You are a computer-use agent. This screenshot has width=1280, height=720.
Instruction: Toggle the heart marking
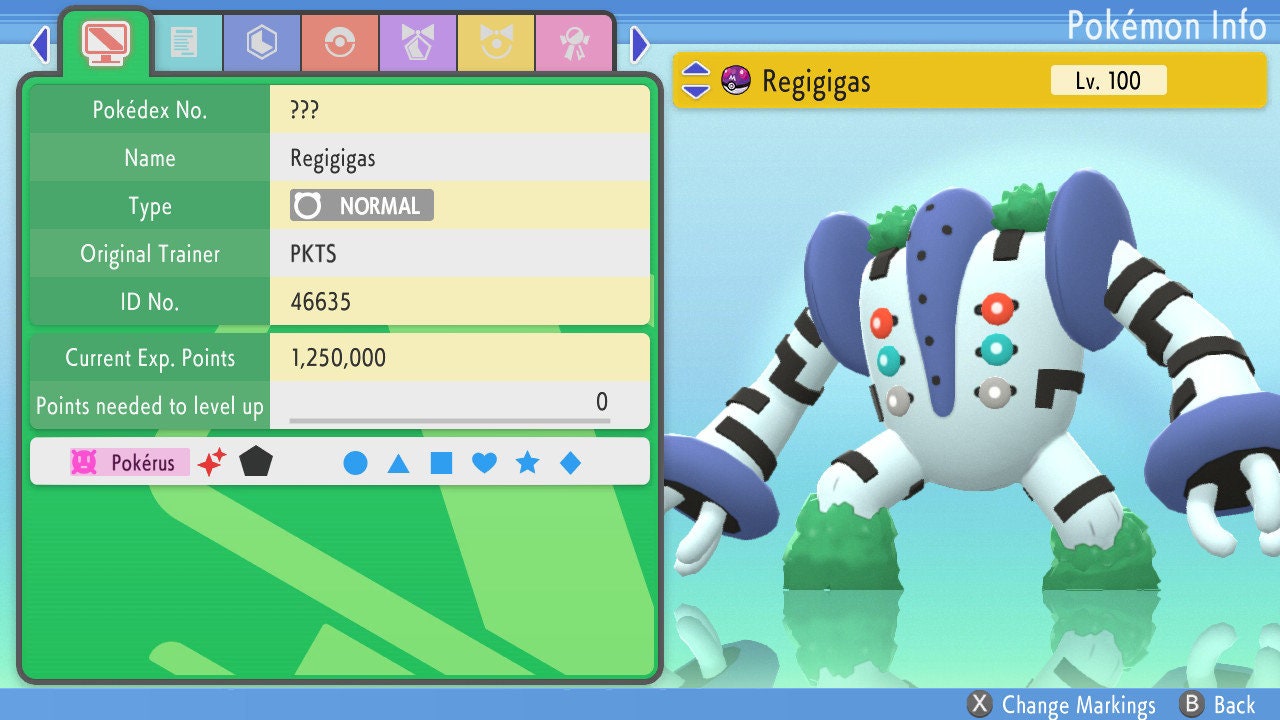tap(484, 463)
